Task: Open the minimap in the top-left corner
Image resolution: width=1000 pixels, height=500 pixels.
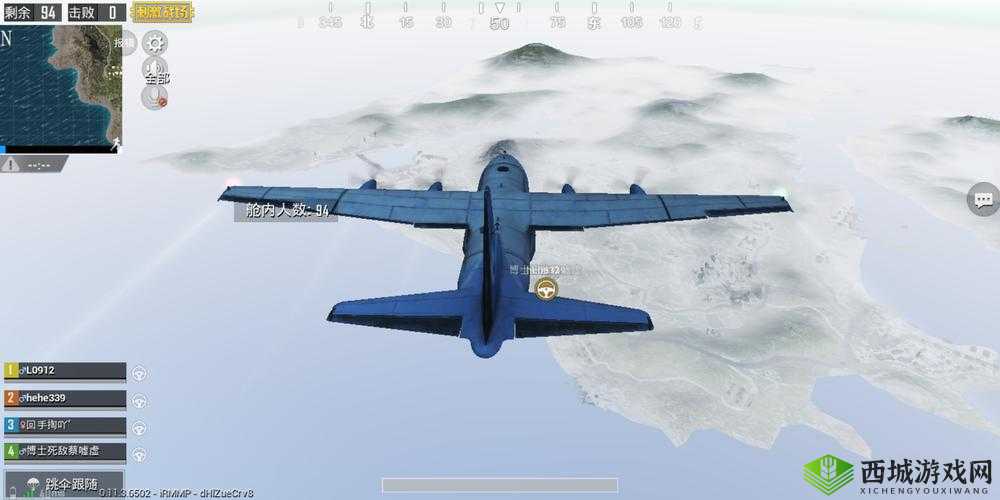Action: [60, 87]
